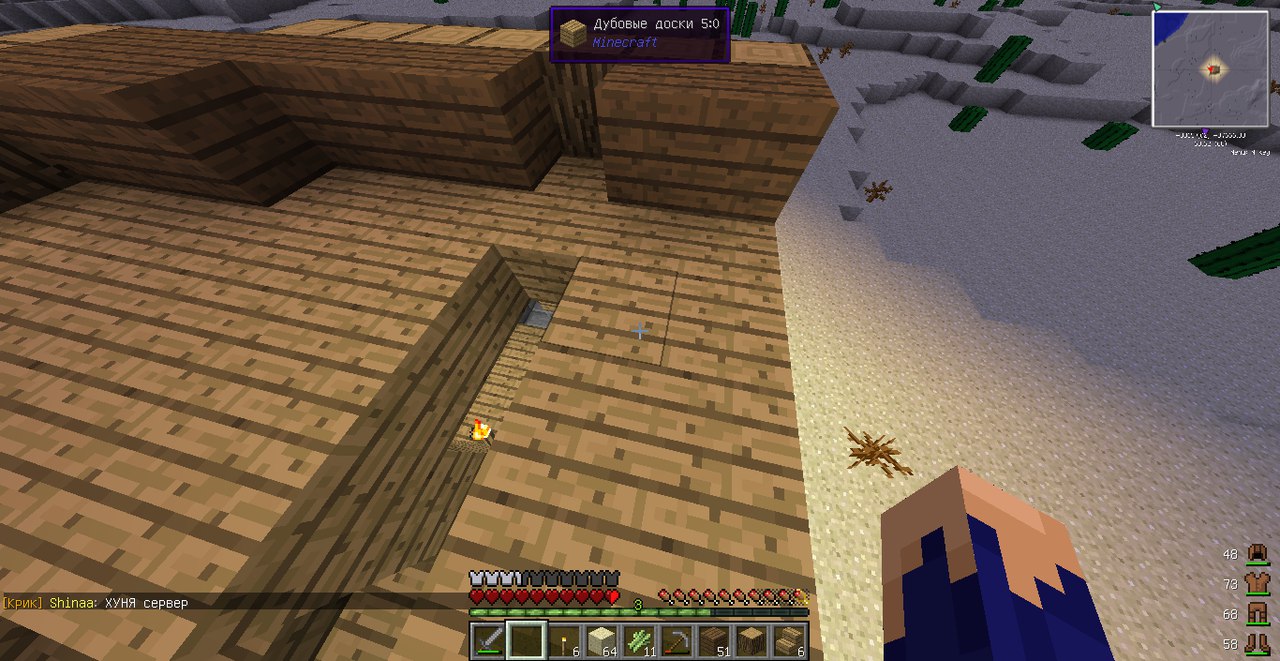This screenshot has height=661, width=1280.
Task: Choose the oak log hotbar slot
Action: coord(753,640)
